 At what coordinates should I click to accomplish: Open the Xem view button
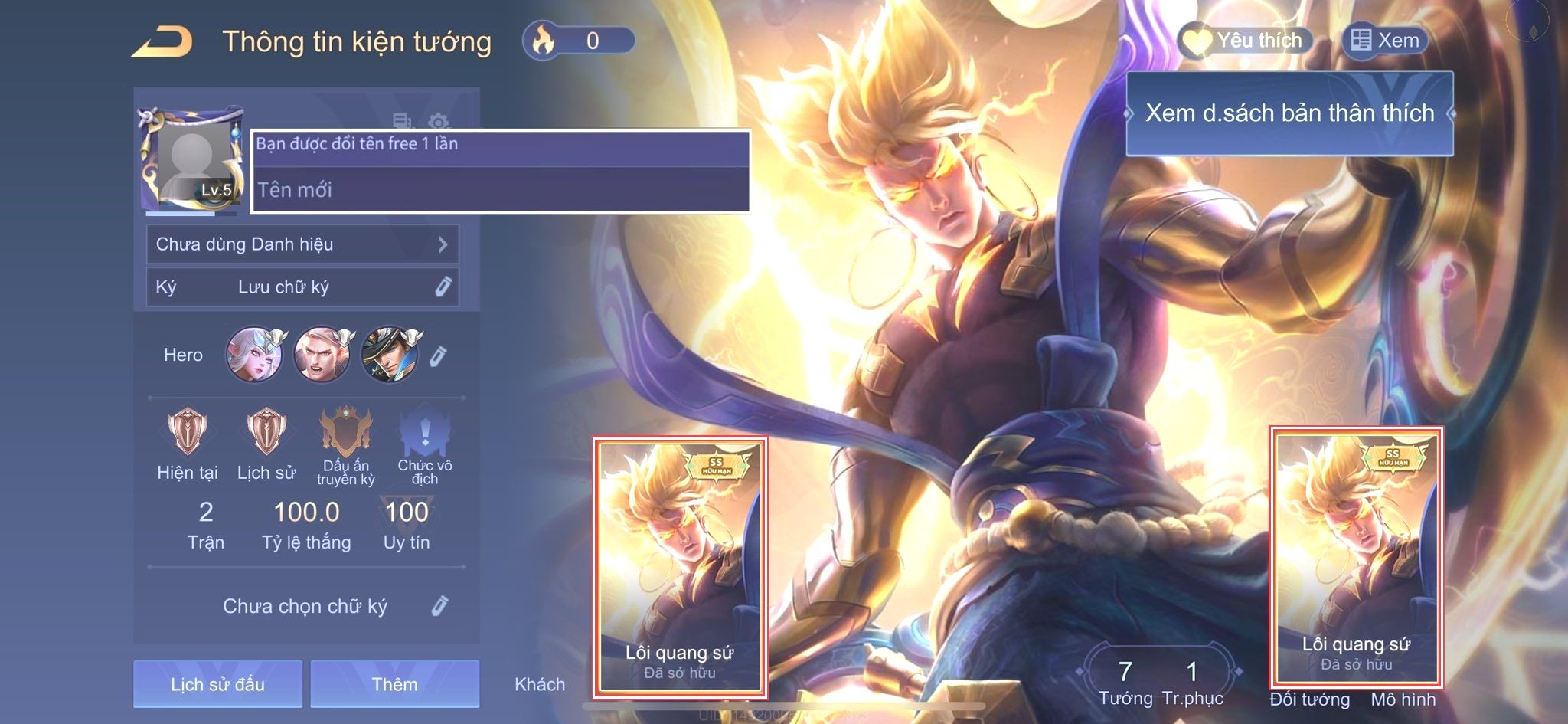tap(1385, 41)
